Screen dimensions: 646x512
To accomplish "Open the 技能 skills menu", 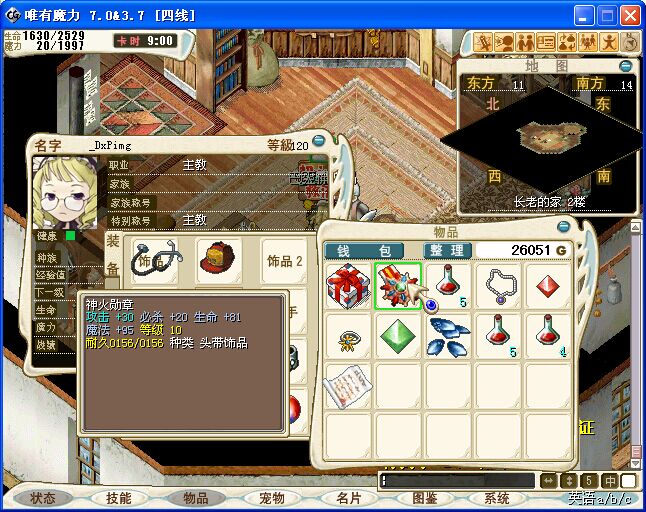I will point(118,498).
